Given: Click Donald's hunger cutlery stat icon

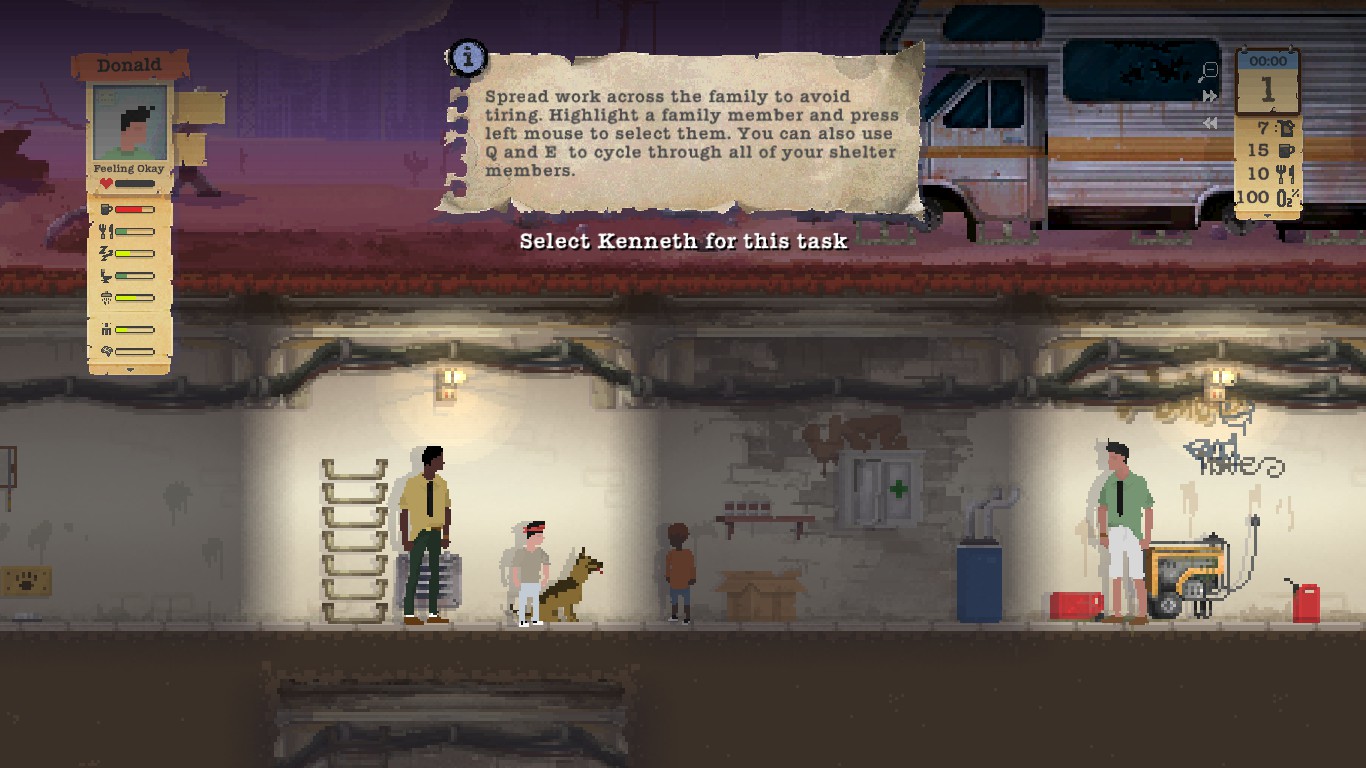Looking at the screenshot, I should click(105, 231).
